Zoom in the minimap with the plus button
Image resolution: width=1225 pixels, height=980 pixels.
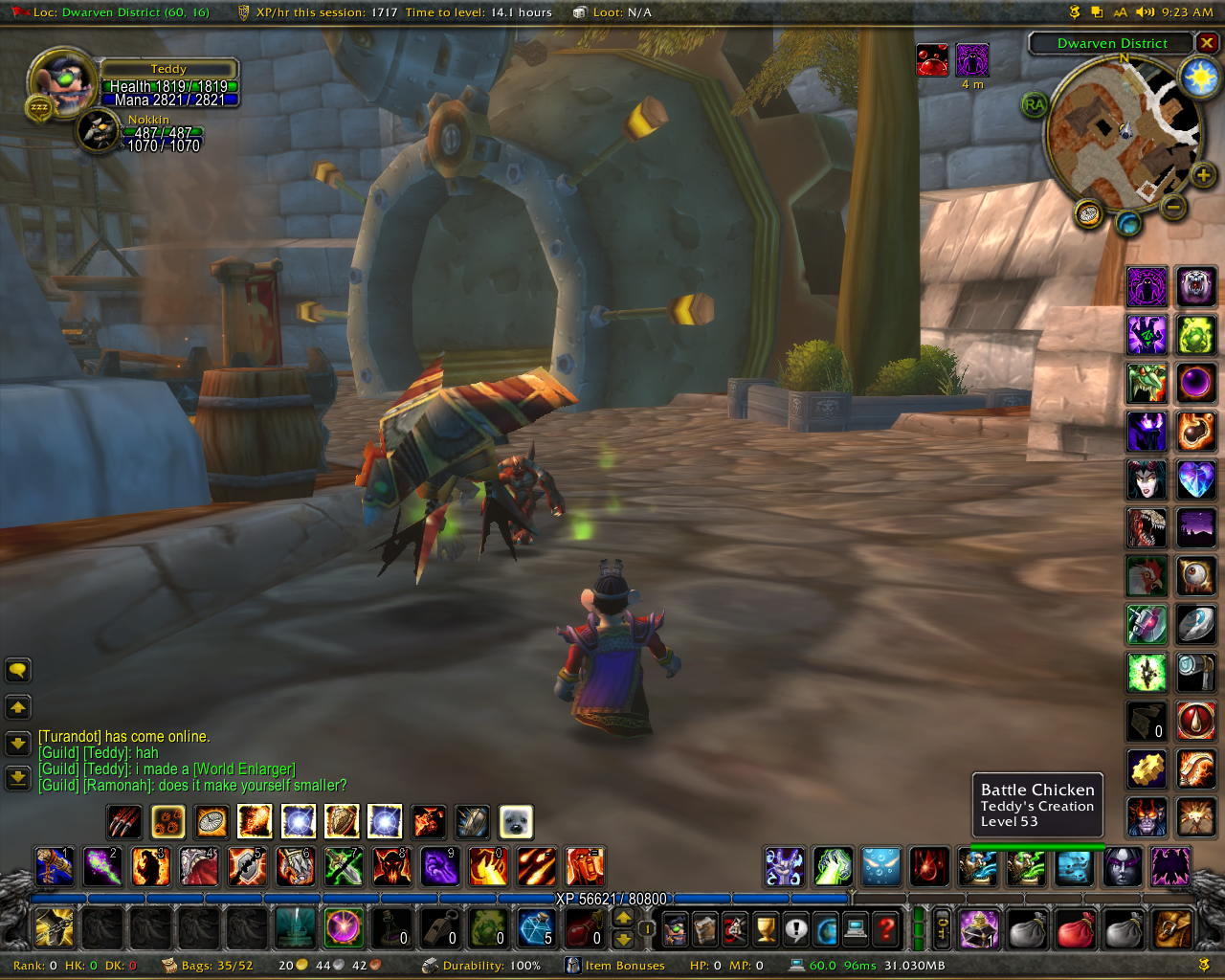[1203, 175]
